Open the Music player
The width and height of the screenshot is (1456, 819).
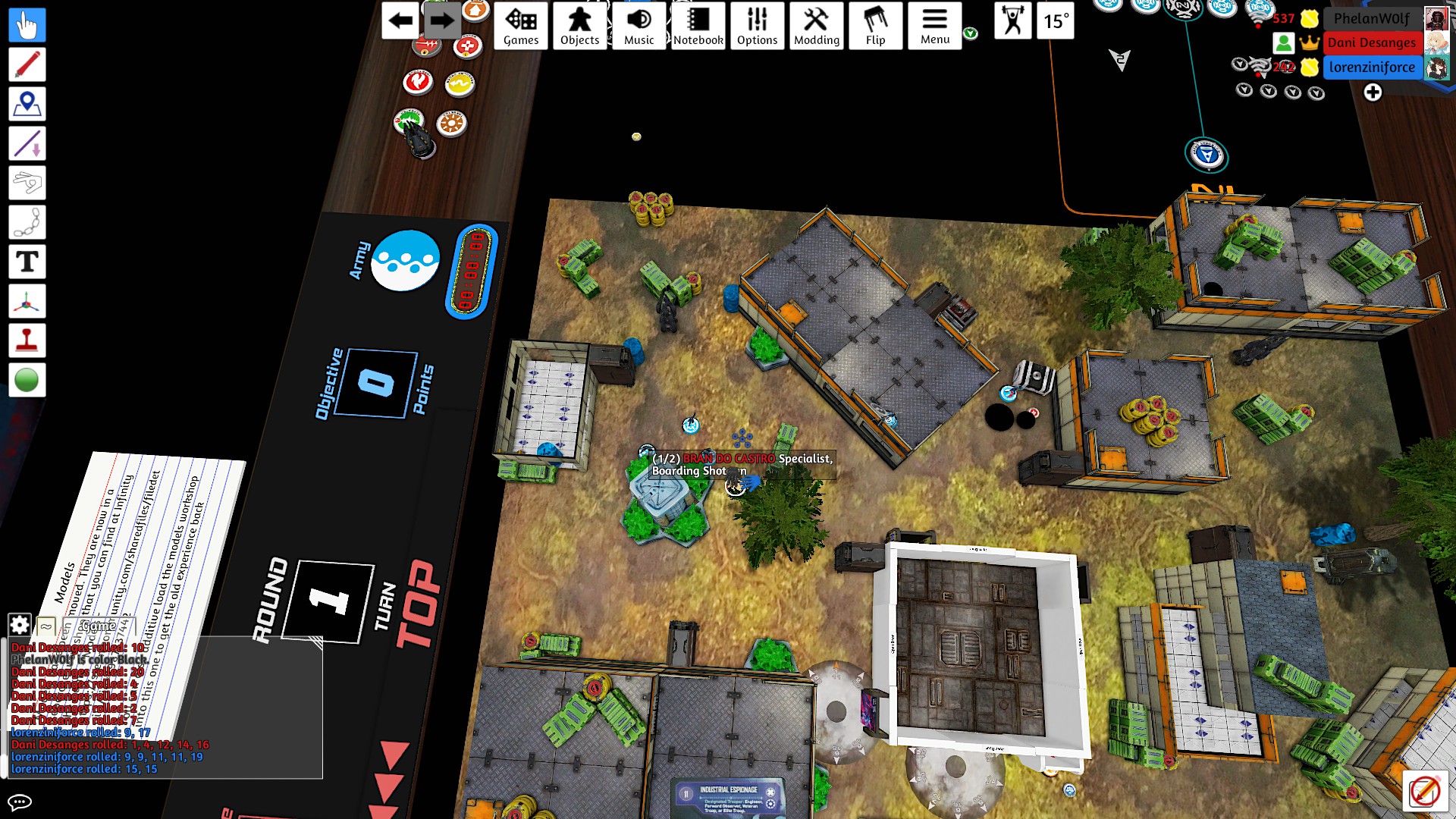[x=639, y=26]
